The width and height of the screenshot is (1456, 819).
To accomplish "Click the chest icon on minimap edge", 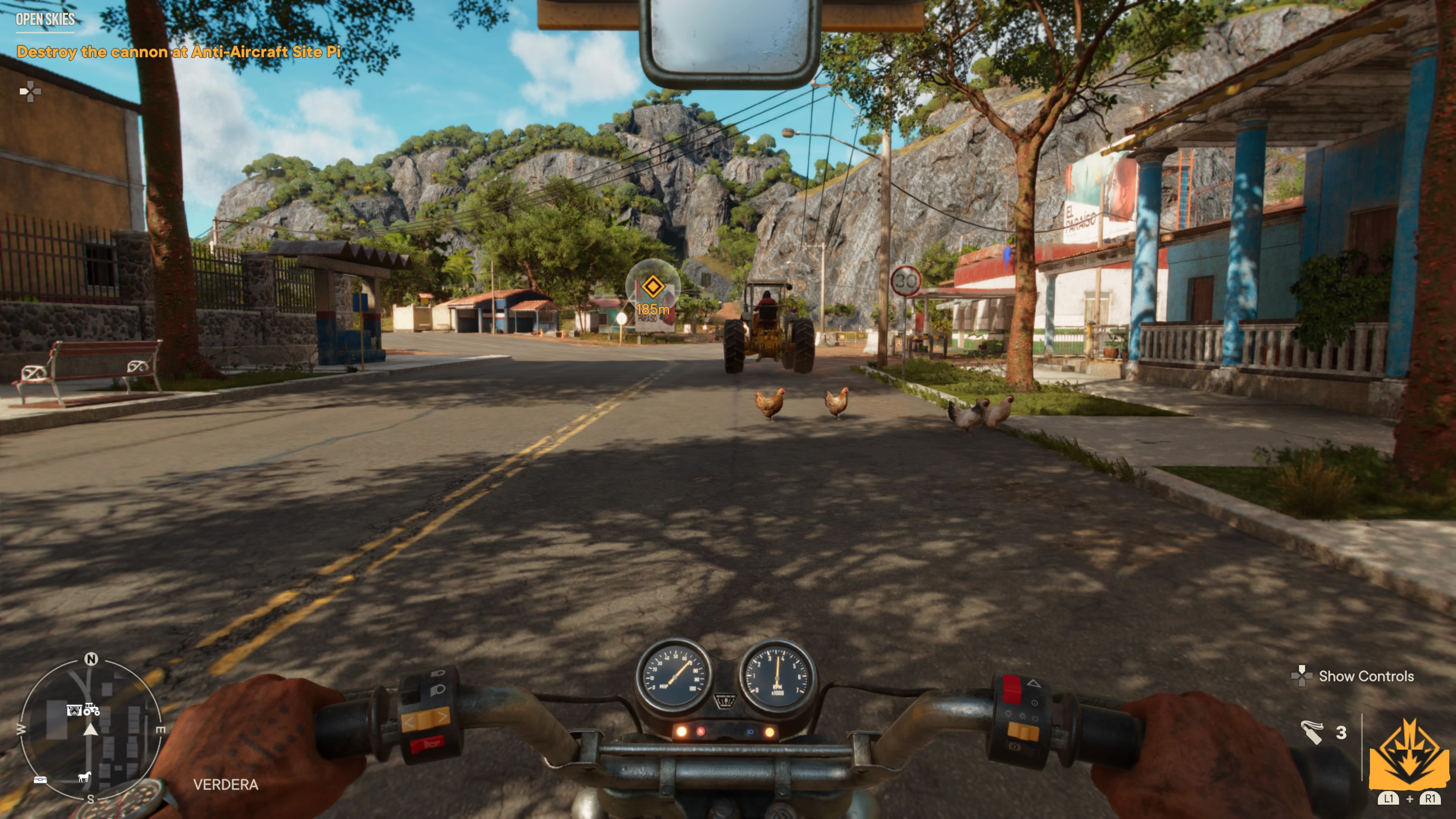I will click(40, 780).
